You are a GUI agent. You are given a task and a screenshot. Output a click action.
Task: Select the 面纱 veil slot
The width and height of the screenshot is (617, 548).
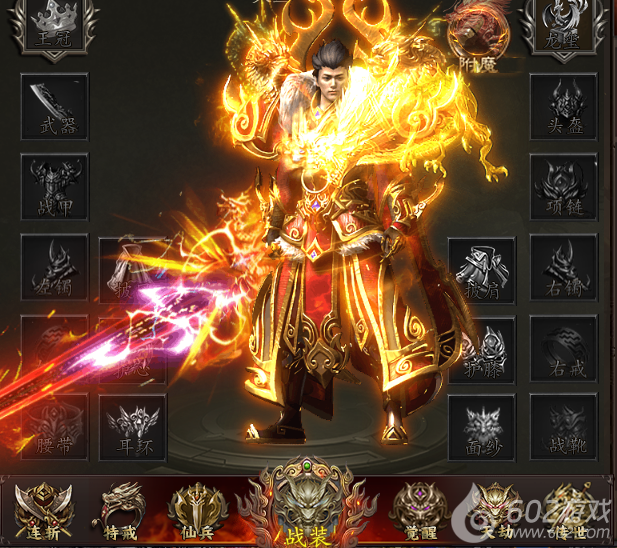(x=482, y=427)
